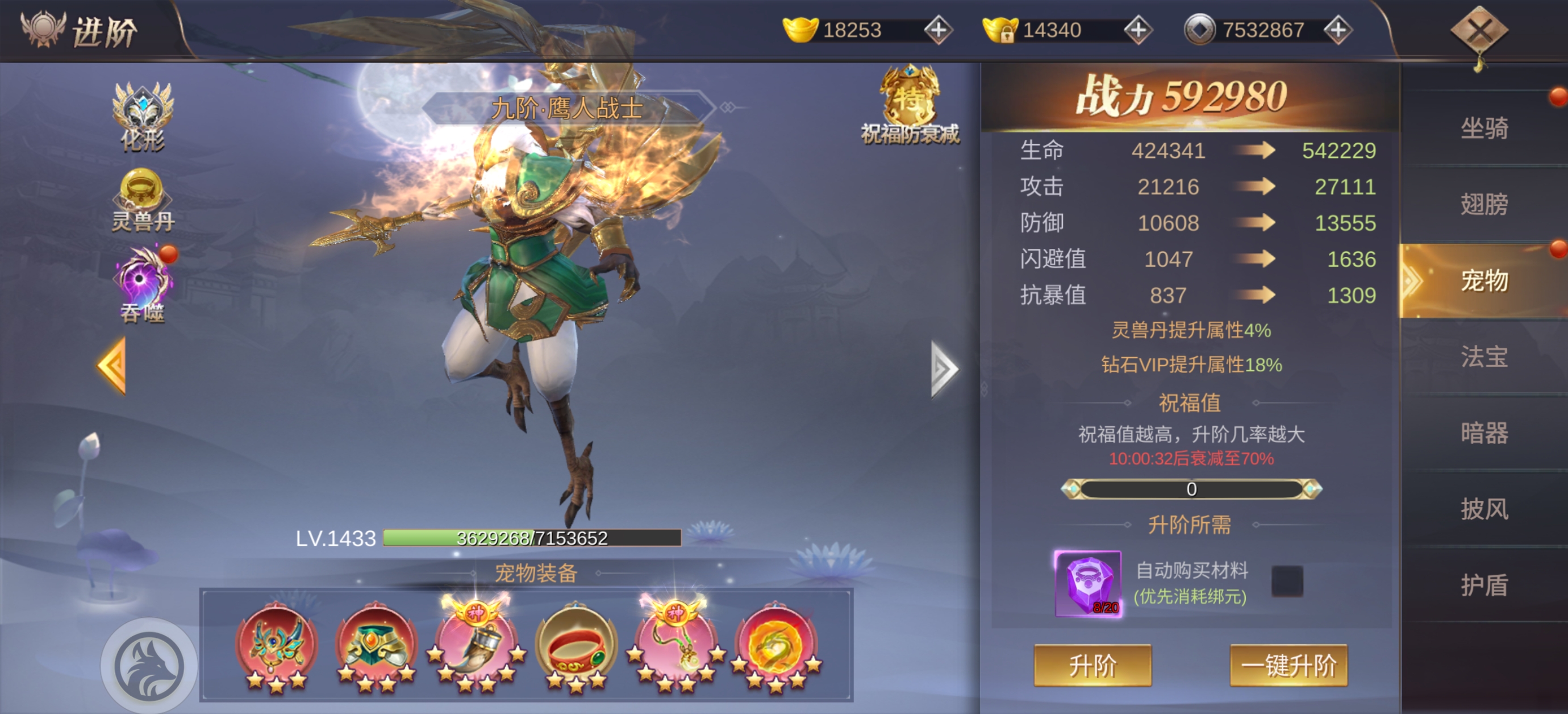Open the 祝福防衰减 blessing privilege icon
The height and width of the screenshot is (714, 1568).
[x=910, y=105]
